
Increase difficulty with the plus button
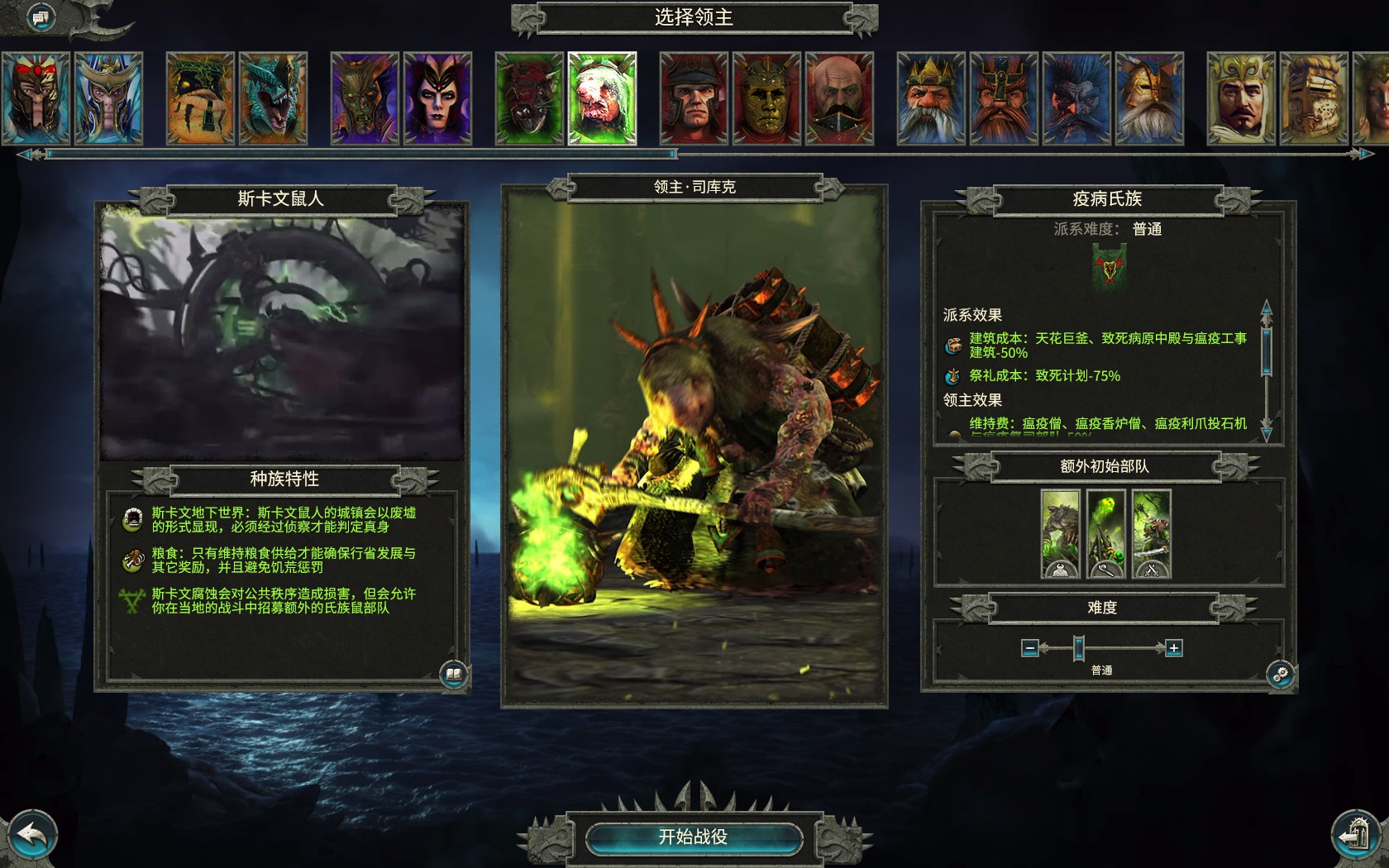point(1173,648)
